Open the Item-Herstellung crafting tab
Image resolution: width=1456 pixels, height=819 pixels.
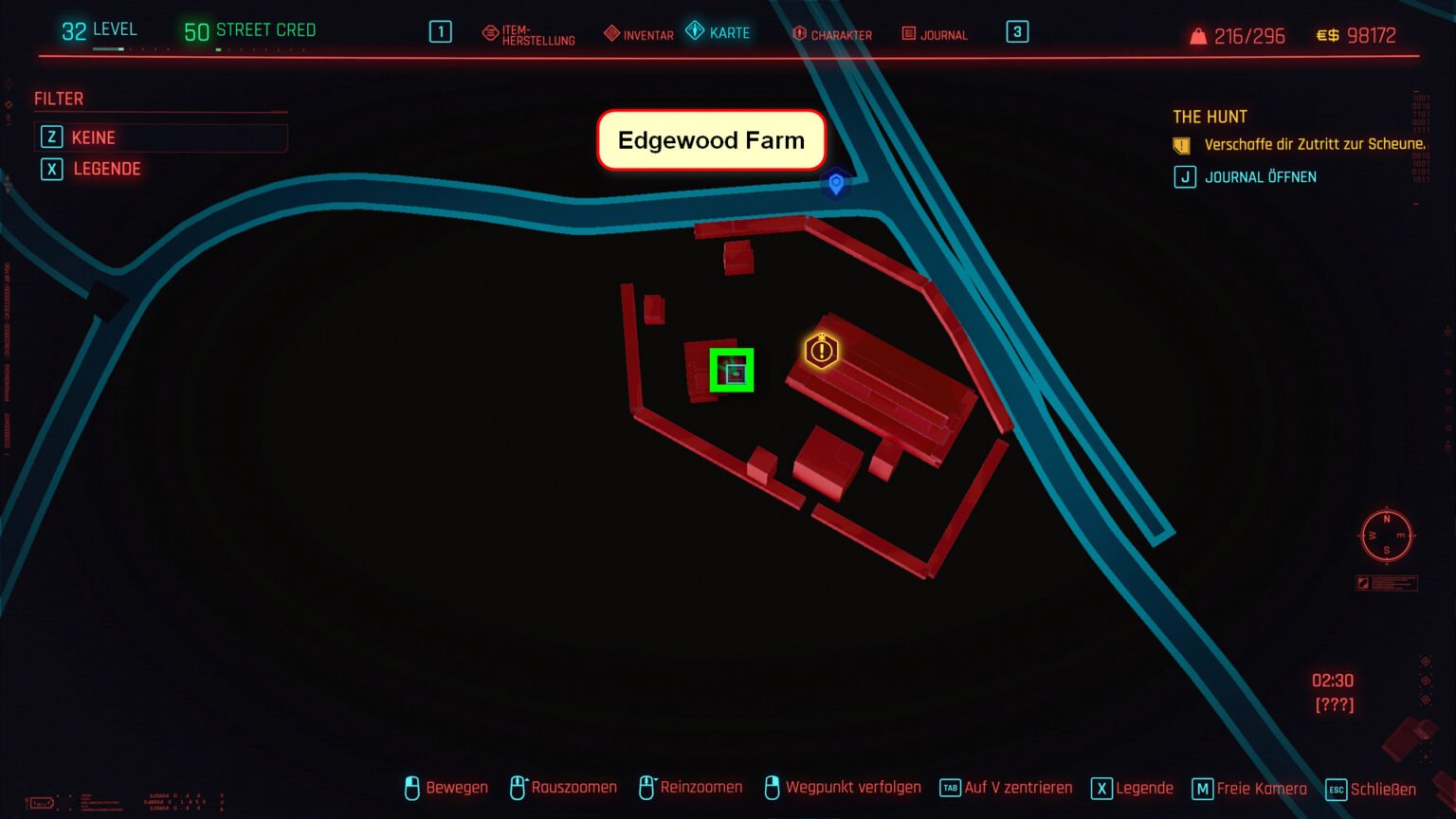(529, 35)
